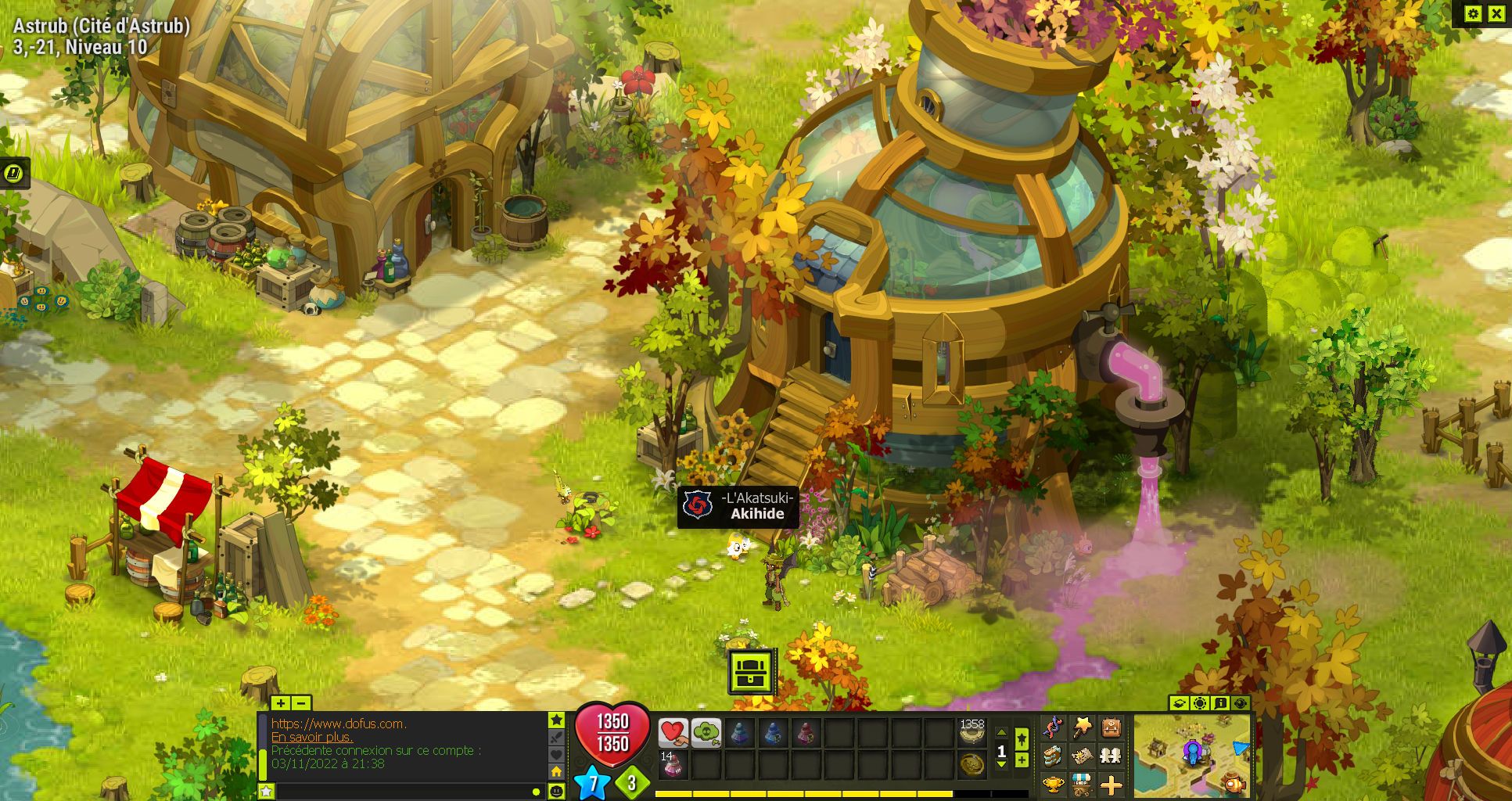Shrink the chat window with the minus button
Screen dimensions: 1512x801
(x=300, y=703)
